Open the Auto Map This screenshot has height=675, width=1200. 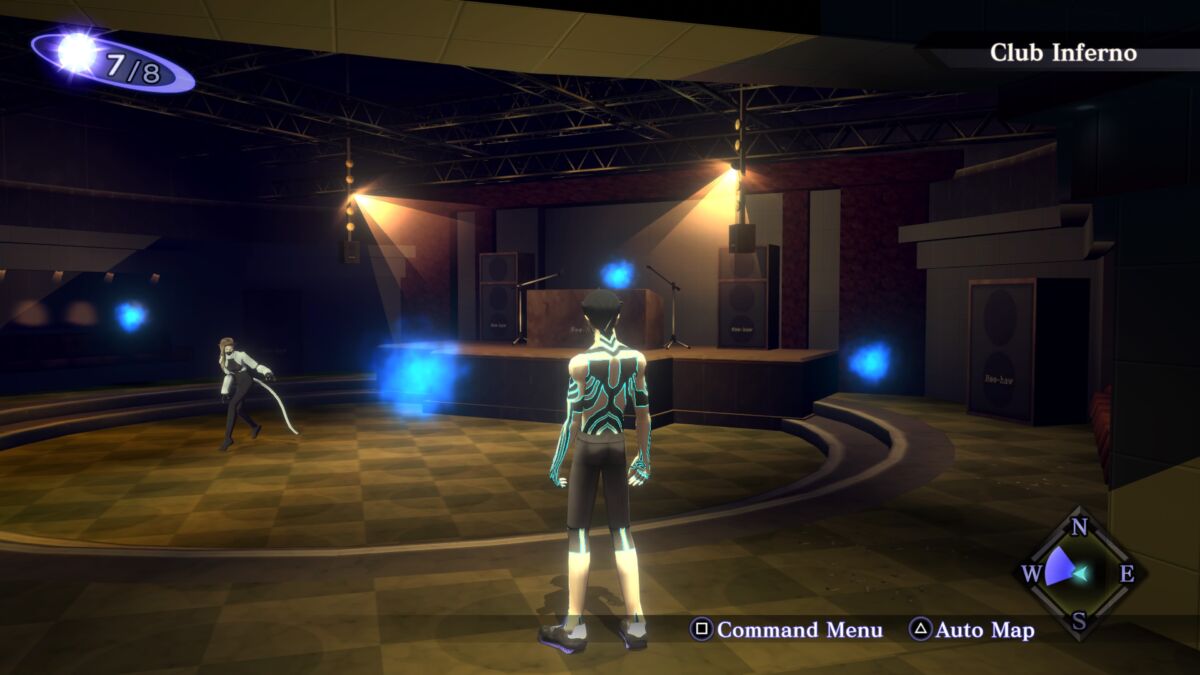coord(971,630)
